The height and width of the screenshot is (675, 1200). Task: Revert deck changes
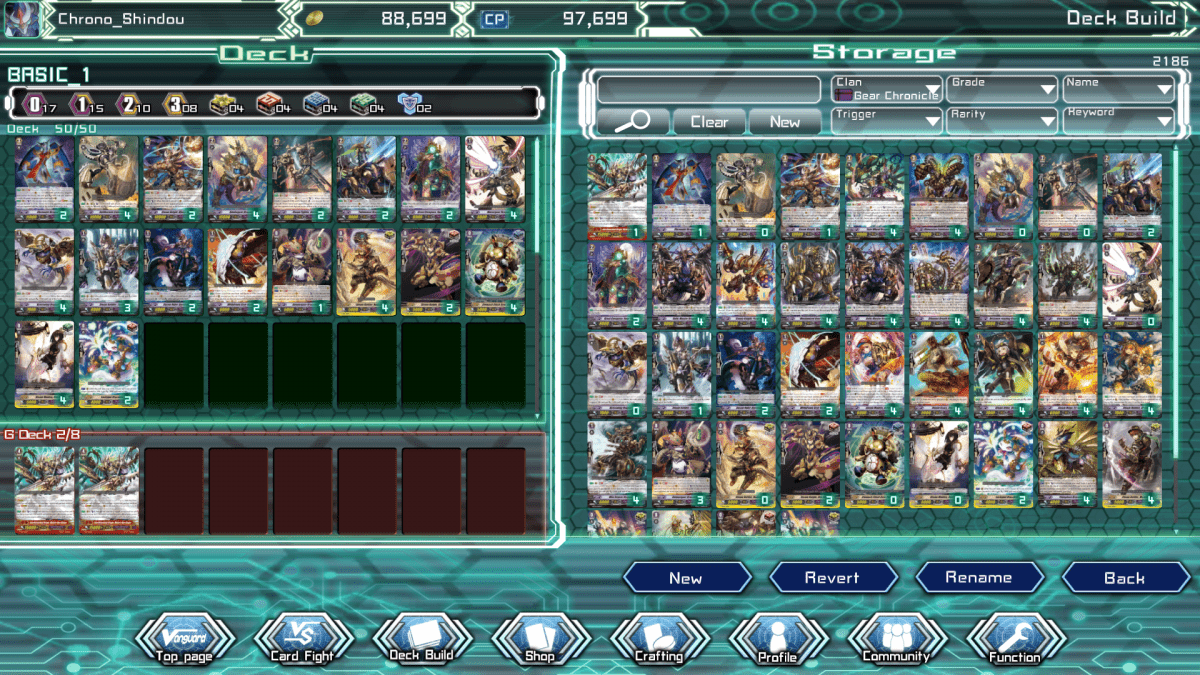coord(832,578)
